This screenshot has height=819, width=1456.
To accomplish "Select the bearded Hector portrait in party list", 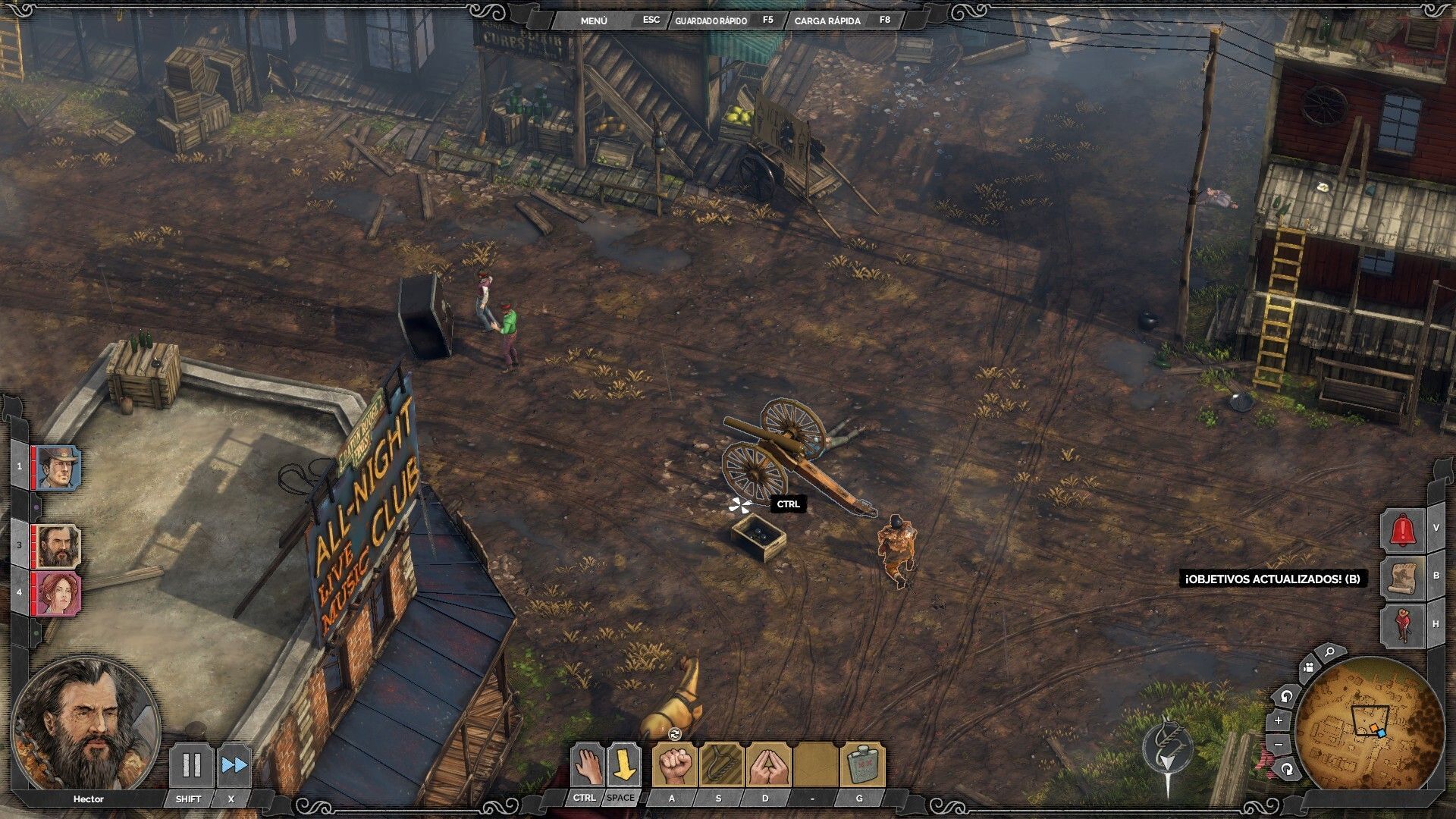I will pos(58,546).
